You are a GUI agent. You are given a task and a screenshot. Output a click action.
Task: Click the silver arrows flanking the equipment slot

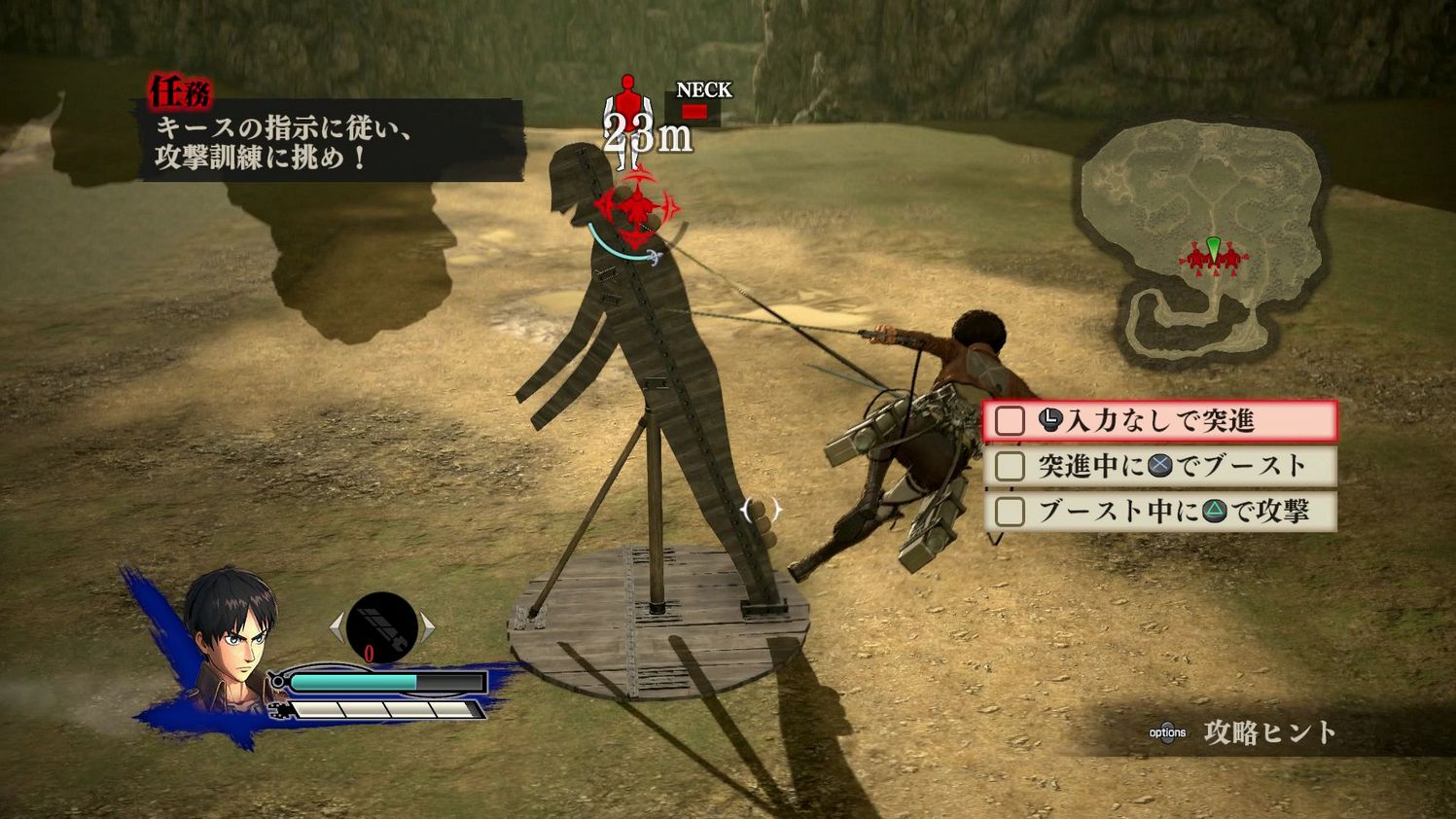(x=381, y=625)
